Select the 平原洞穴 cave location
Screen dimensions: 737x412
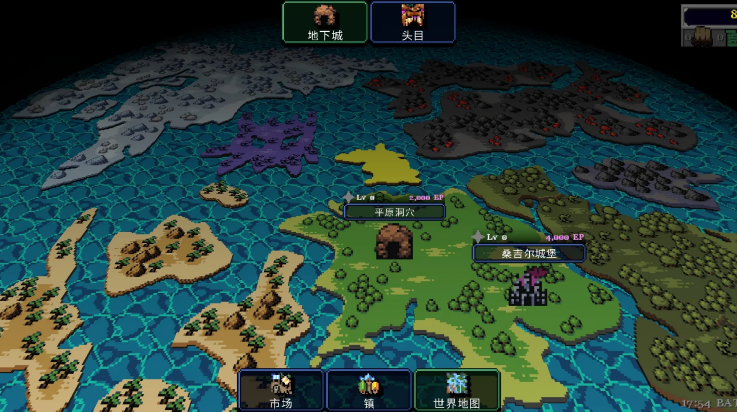click(x=393, y=241)
